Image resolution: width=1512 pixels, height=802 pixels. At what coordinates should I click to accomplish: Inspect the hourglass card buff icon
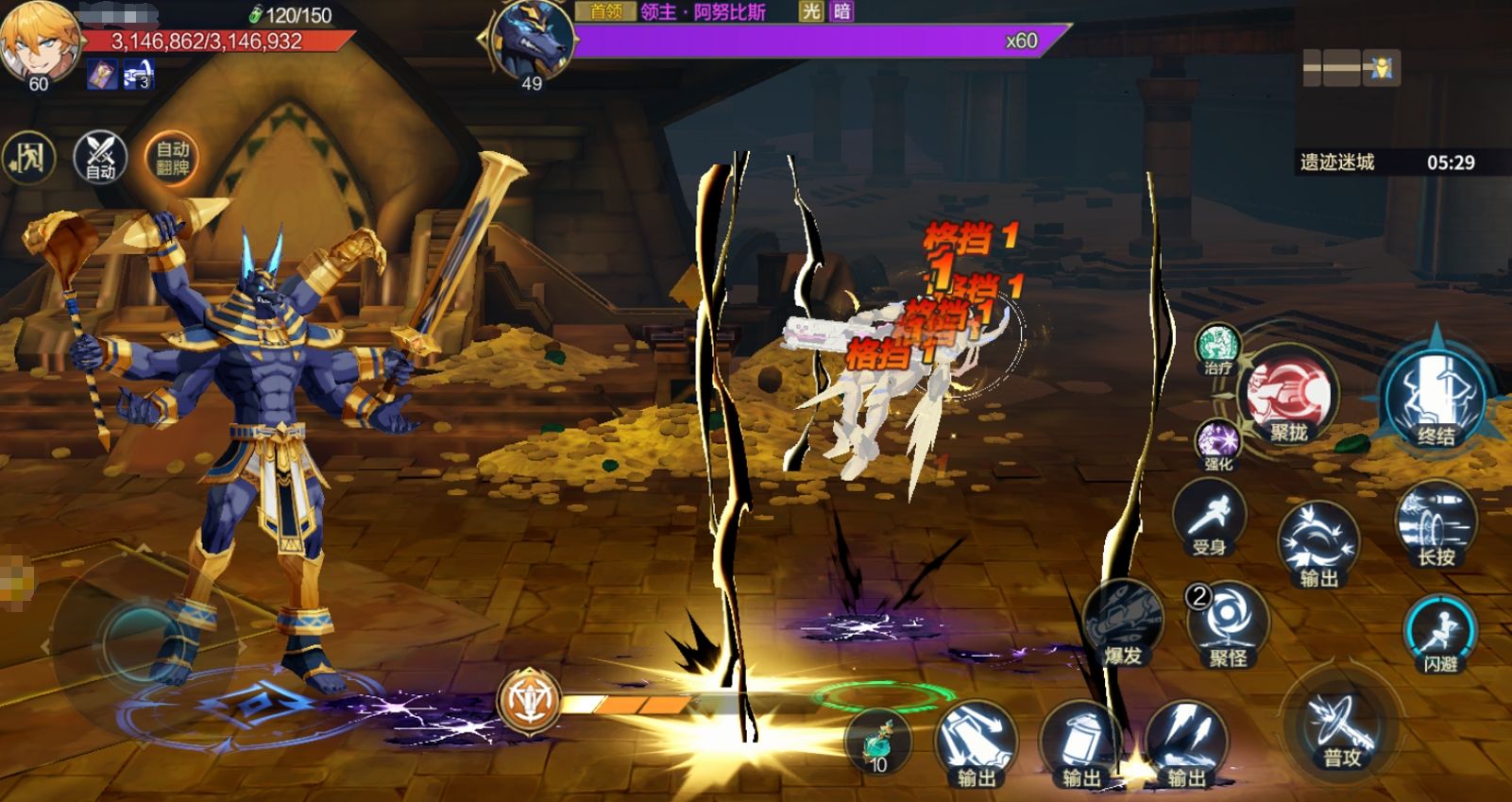pyautogui.click(x=102, y=75)
